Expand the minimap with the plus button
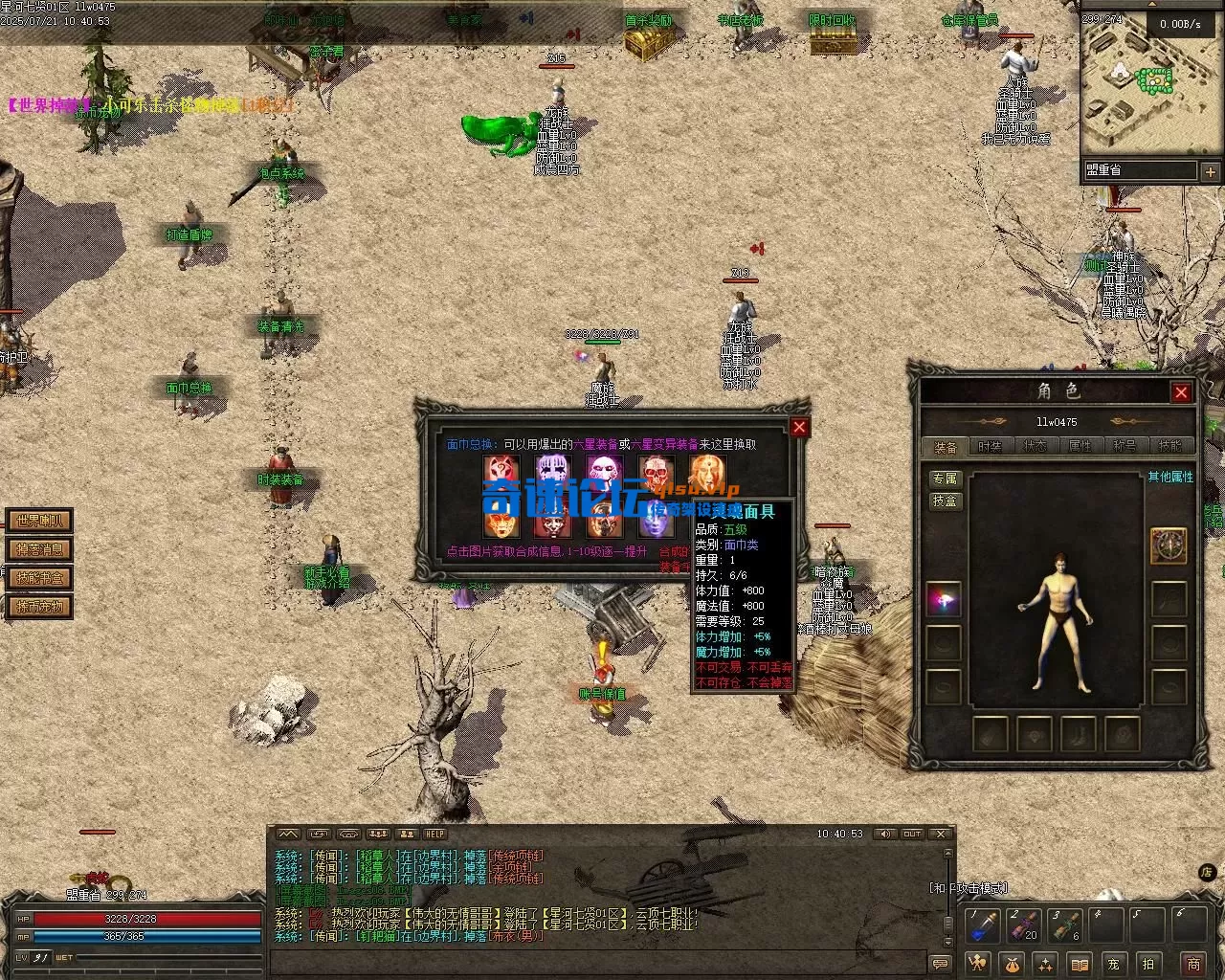 coord(1211,172)
